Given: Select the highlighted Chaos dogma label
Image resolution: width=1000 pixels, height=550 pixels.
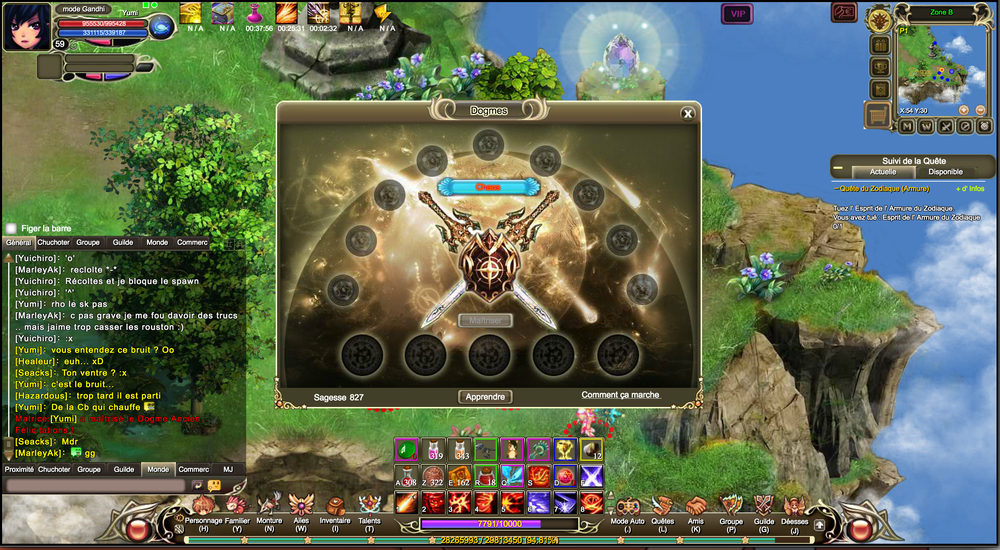Looking at the screenshot, I should click(488, 186).
